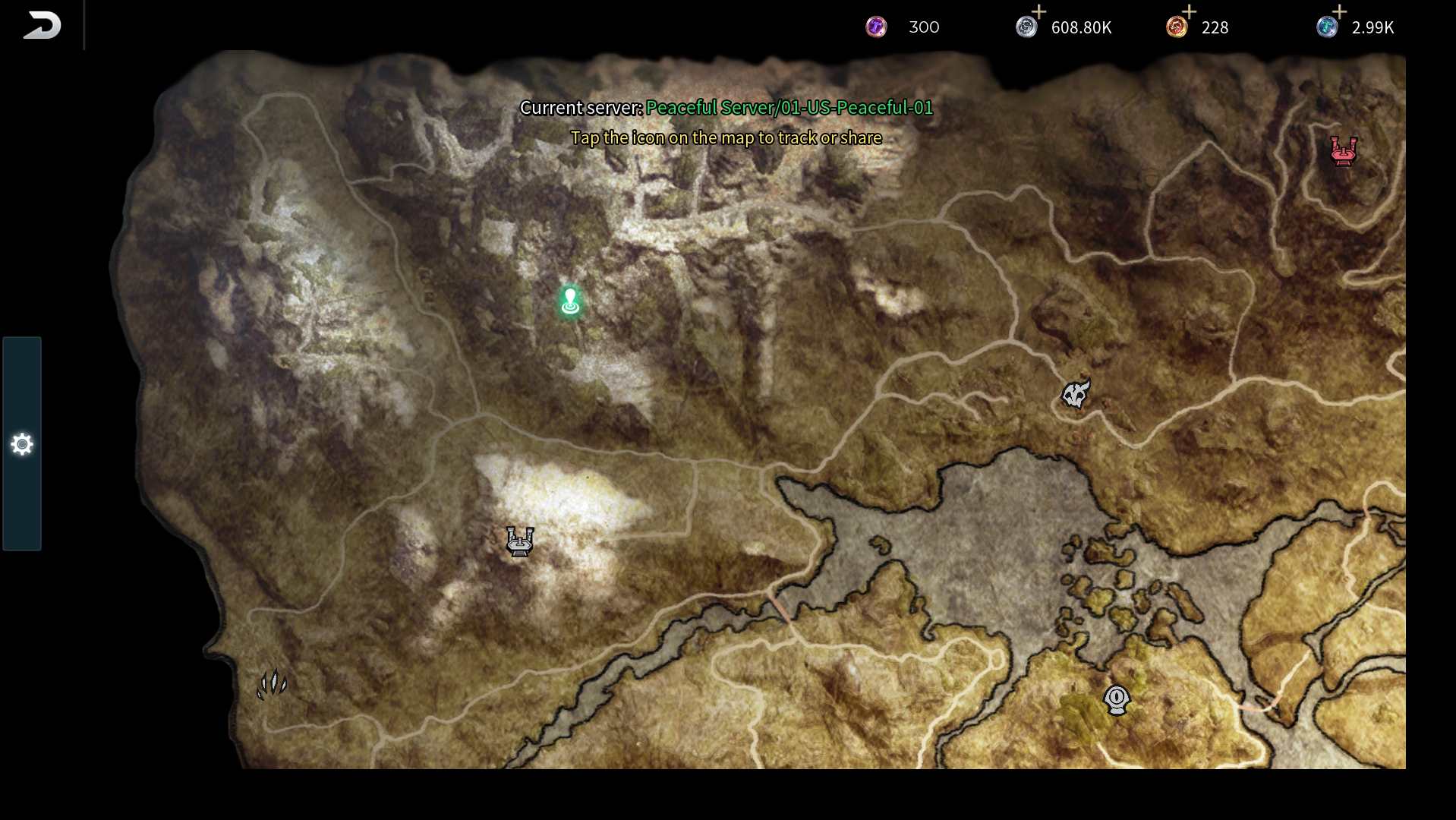The image size is (1456, 820).
Task: Click the blue coin currency icon
Action: coord(1328,27)
